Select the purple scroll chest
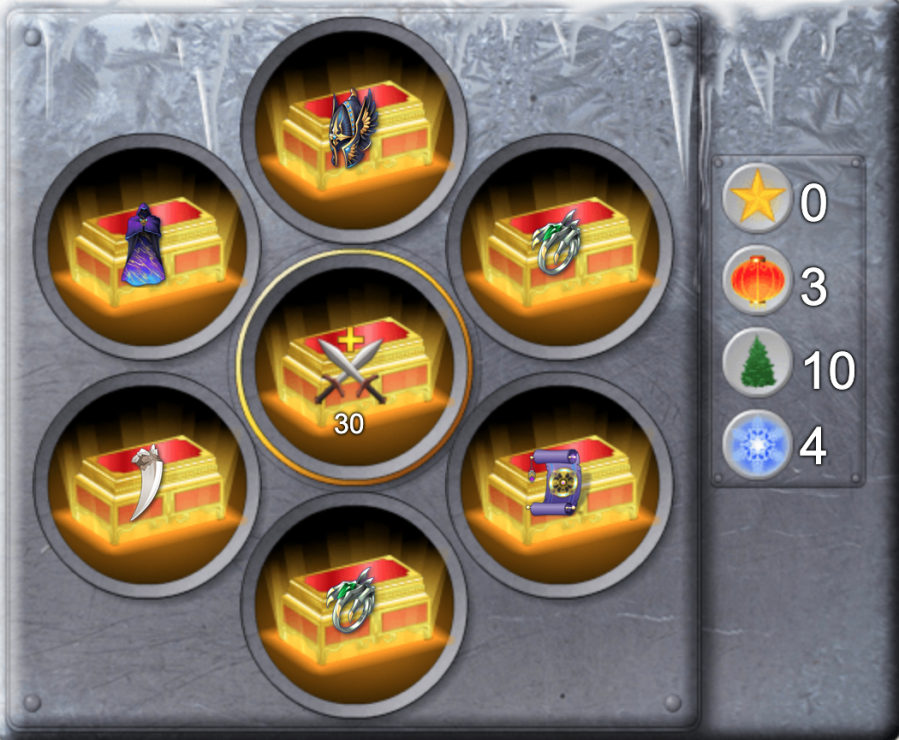Image resolution: width=899 pixels, height=740 pixels. click(x=559, y=485)
